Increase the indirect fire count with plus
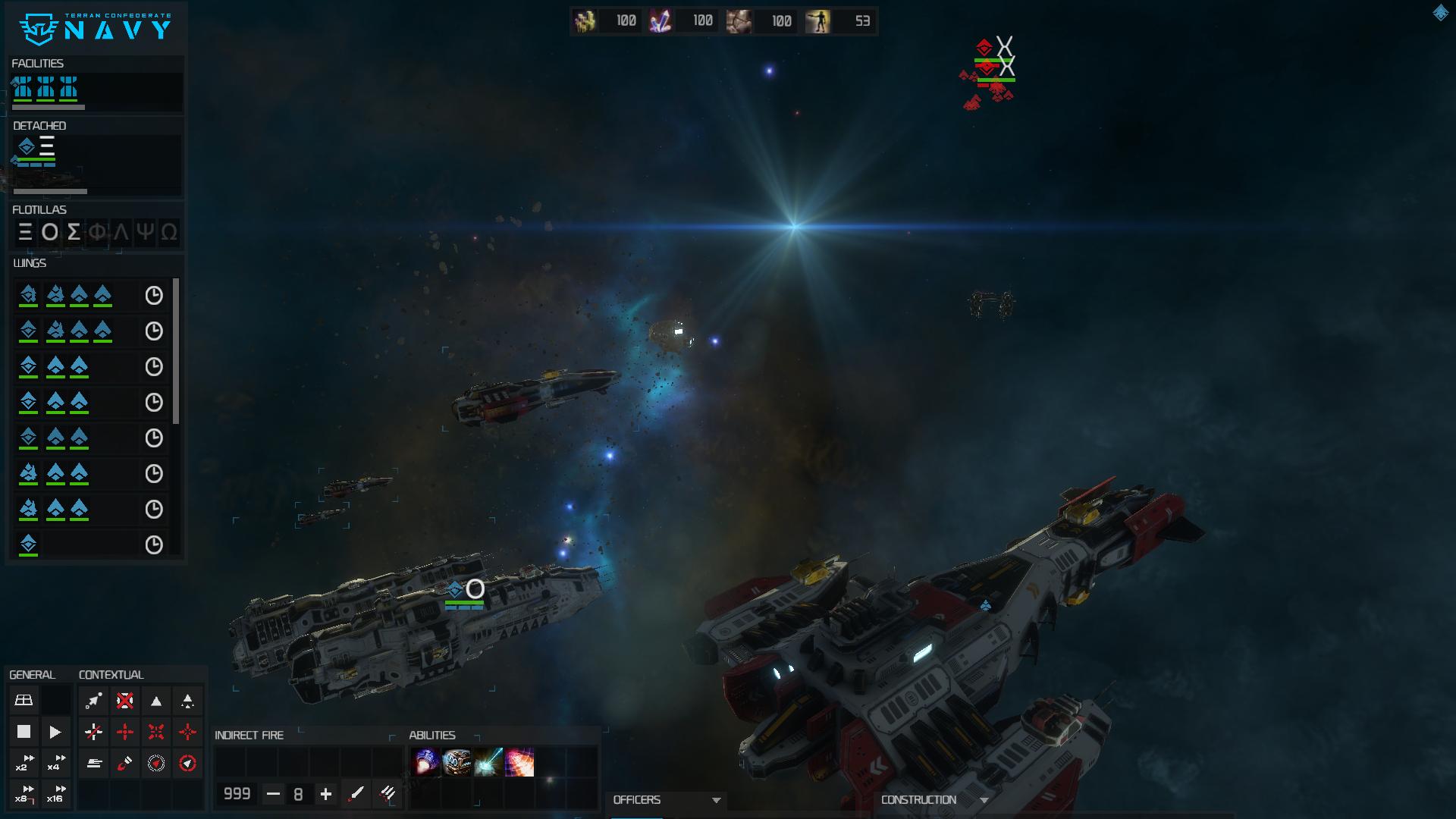Viewport: 1456px width, 819px height. click(326, 794)
